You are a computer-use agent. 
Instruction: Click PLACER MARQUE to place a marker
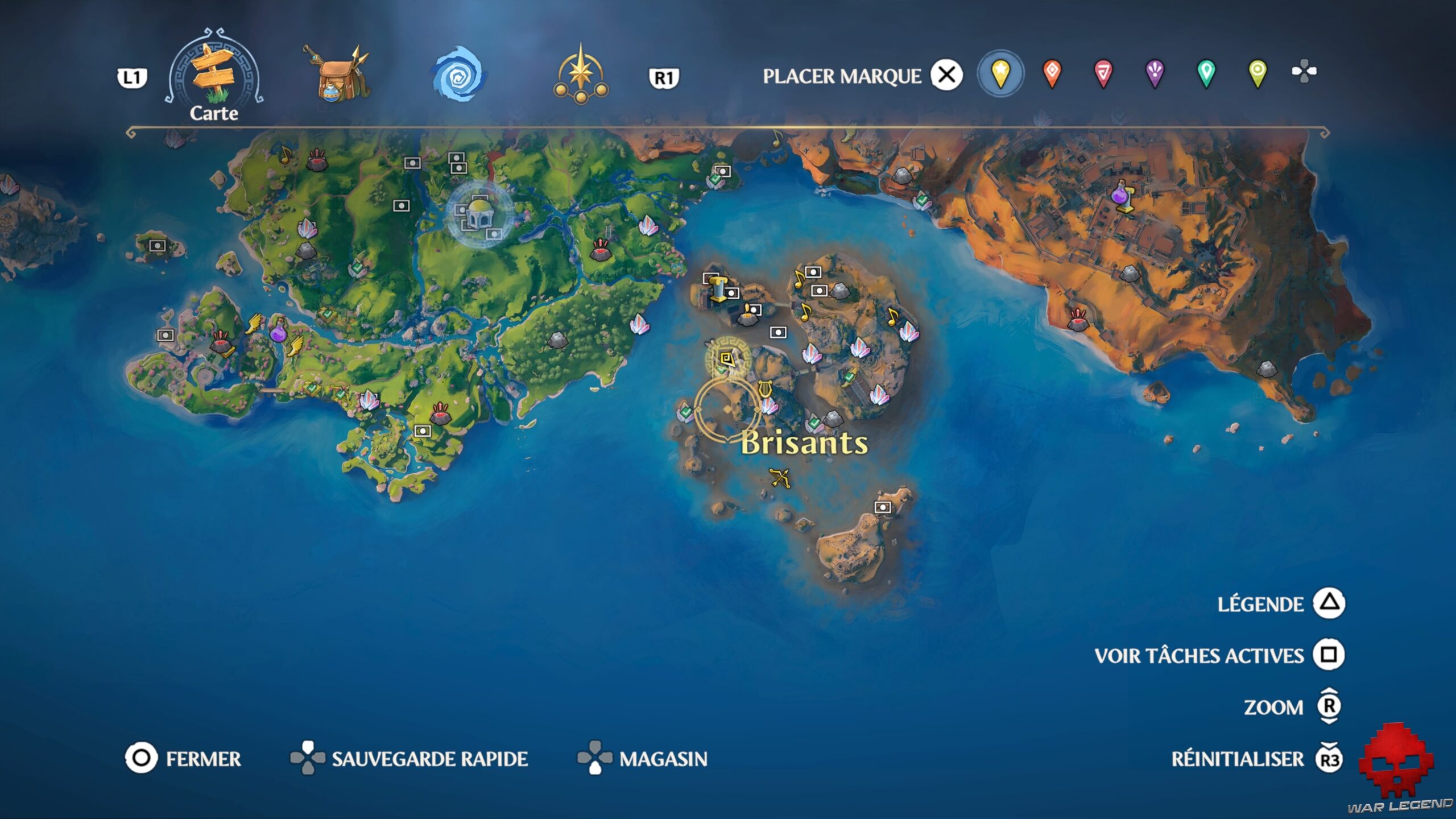(x=842, y=74)
